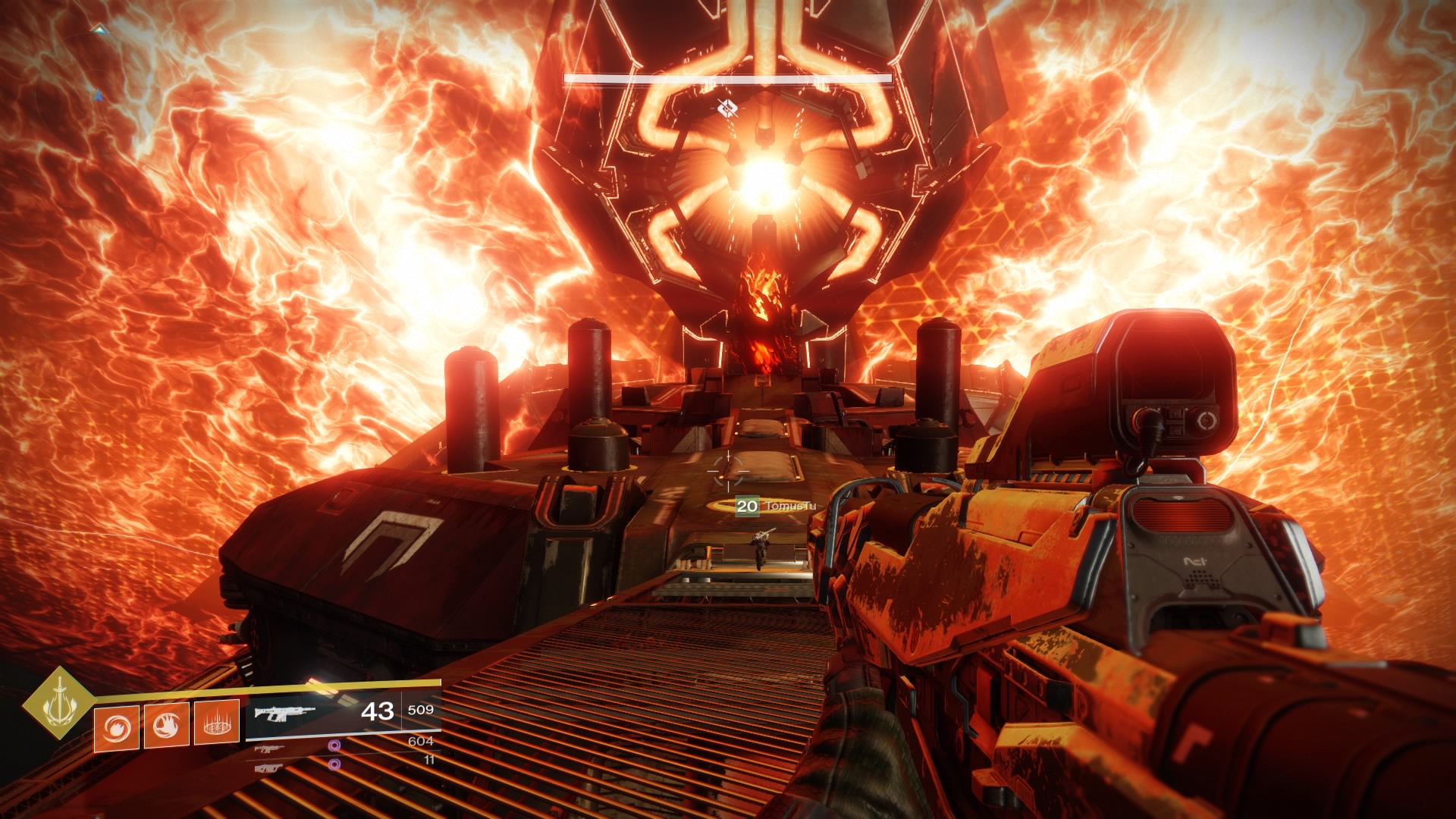Switch to the energy weapon with 604 ammo
The image size is (1456, 819).
click(x=268, y=748)
